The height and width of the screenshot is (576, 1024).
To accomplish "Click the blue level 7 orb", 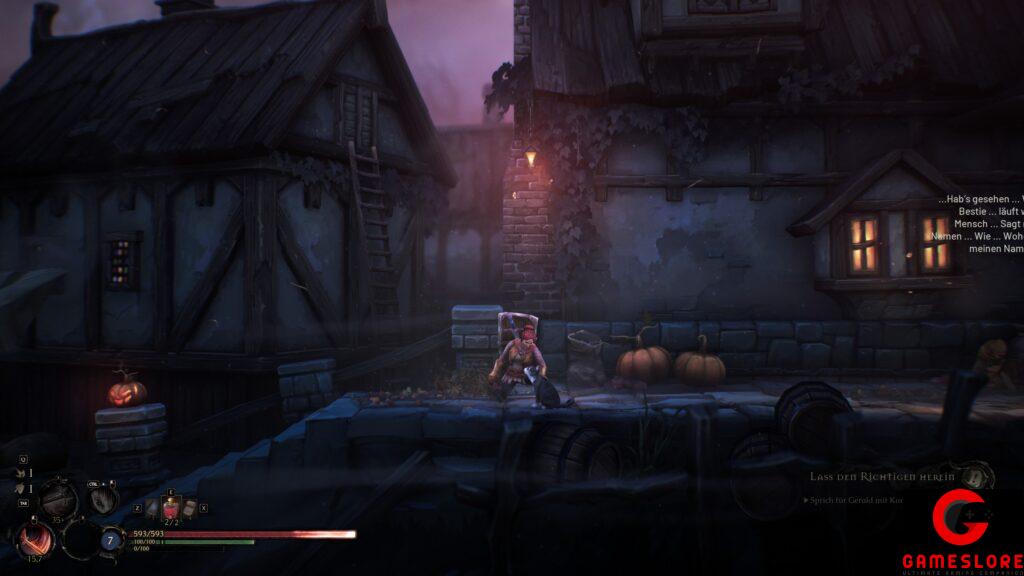I will (x=109, y=539).
